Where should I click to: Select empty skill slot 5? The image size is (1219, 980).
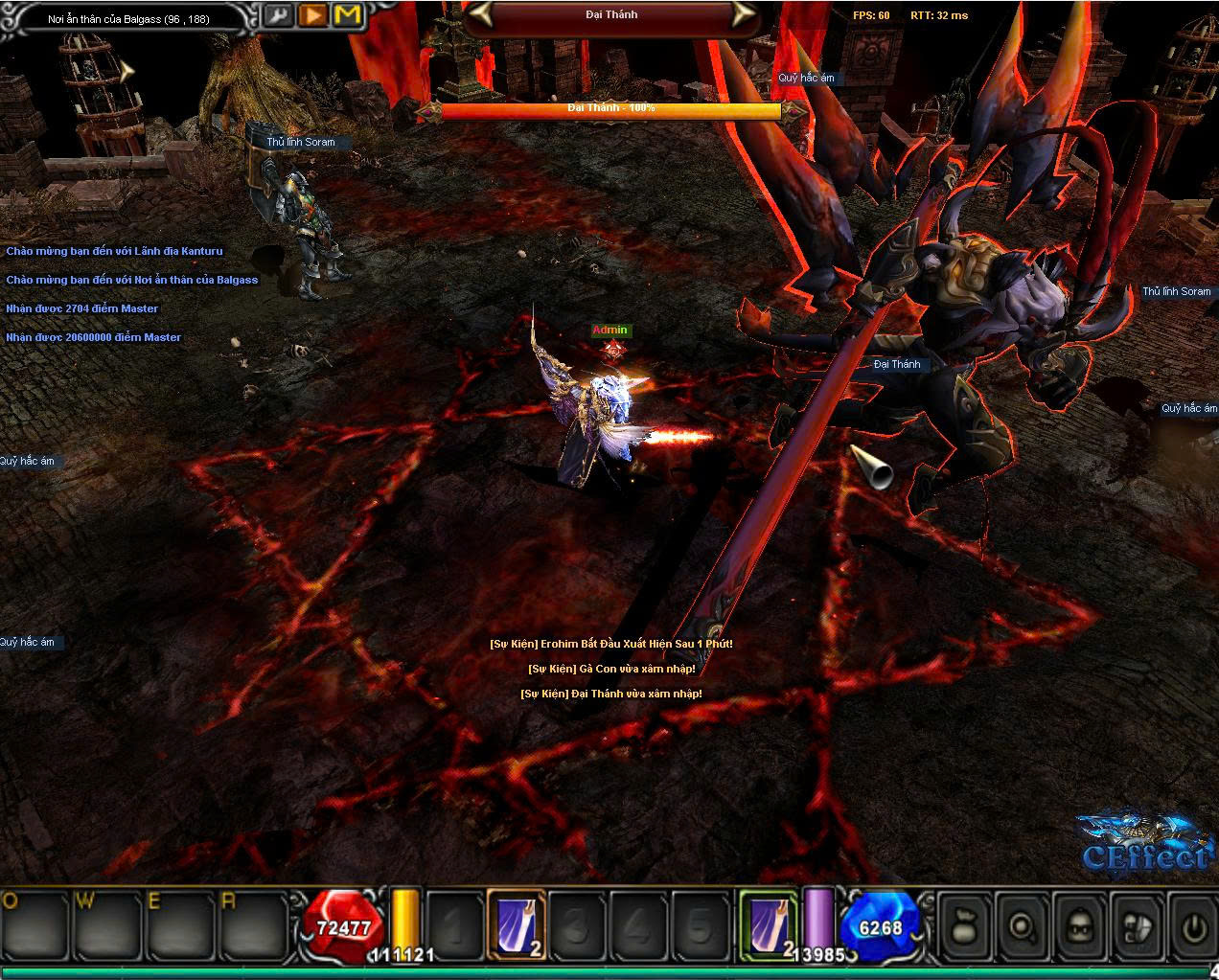click(700, 925)
